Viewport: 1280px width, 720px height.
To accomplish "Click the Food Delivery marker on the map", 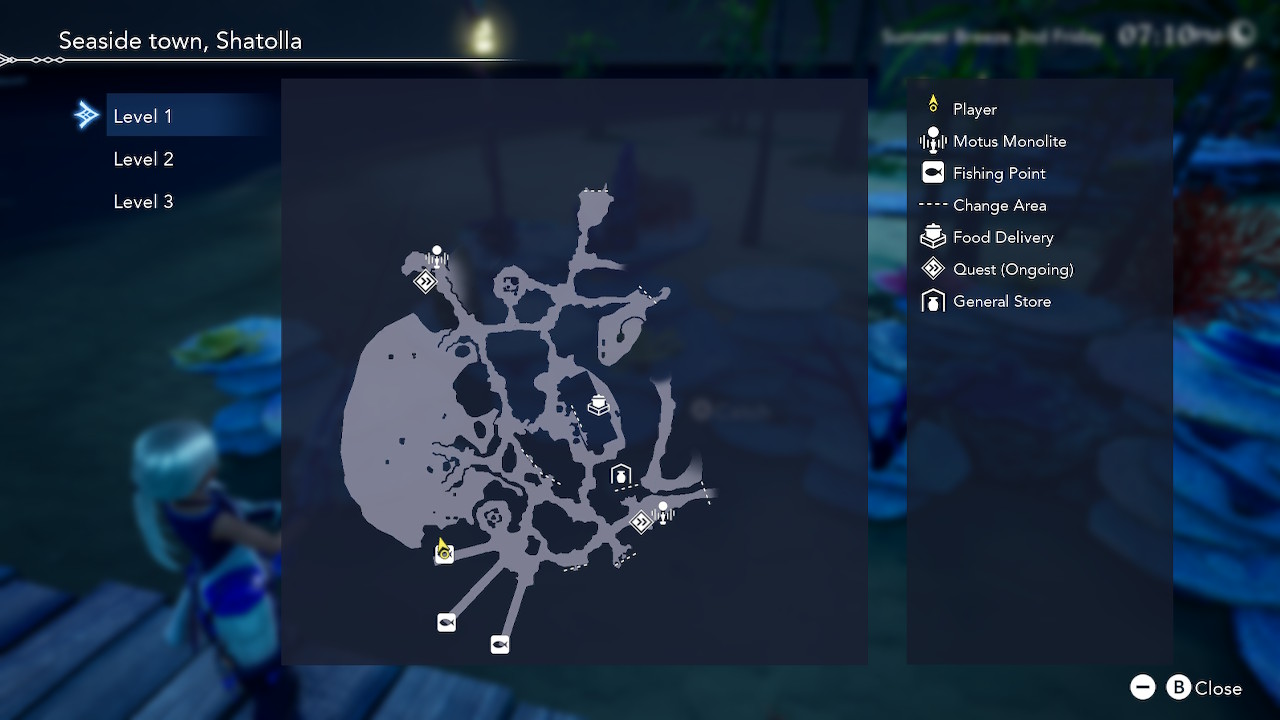I will tap(599, 404).
